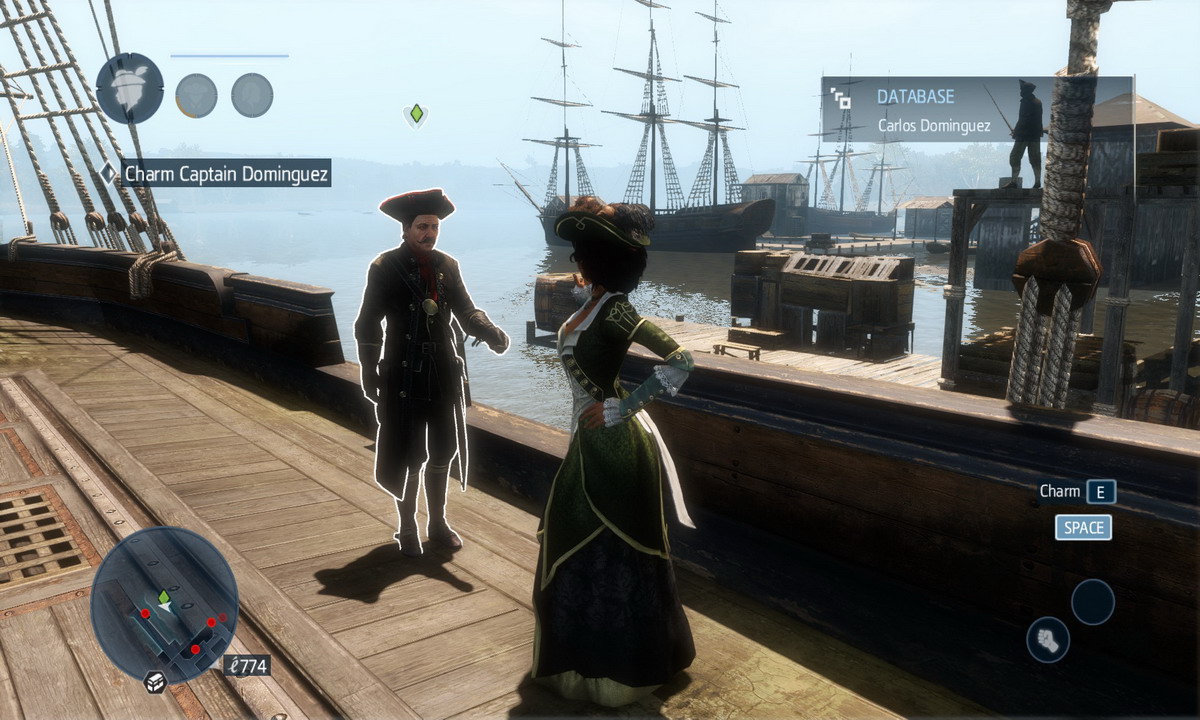Click the chest icon below the minimap
This screenshot has height=720, width=1200.
155,682
